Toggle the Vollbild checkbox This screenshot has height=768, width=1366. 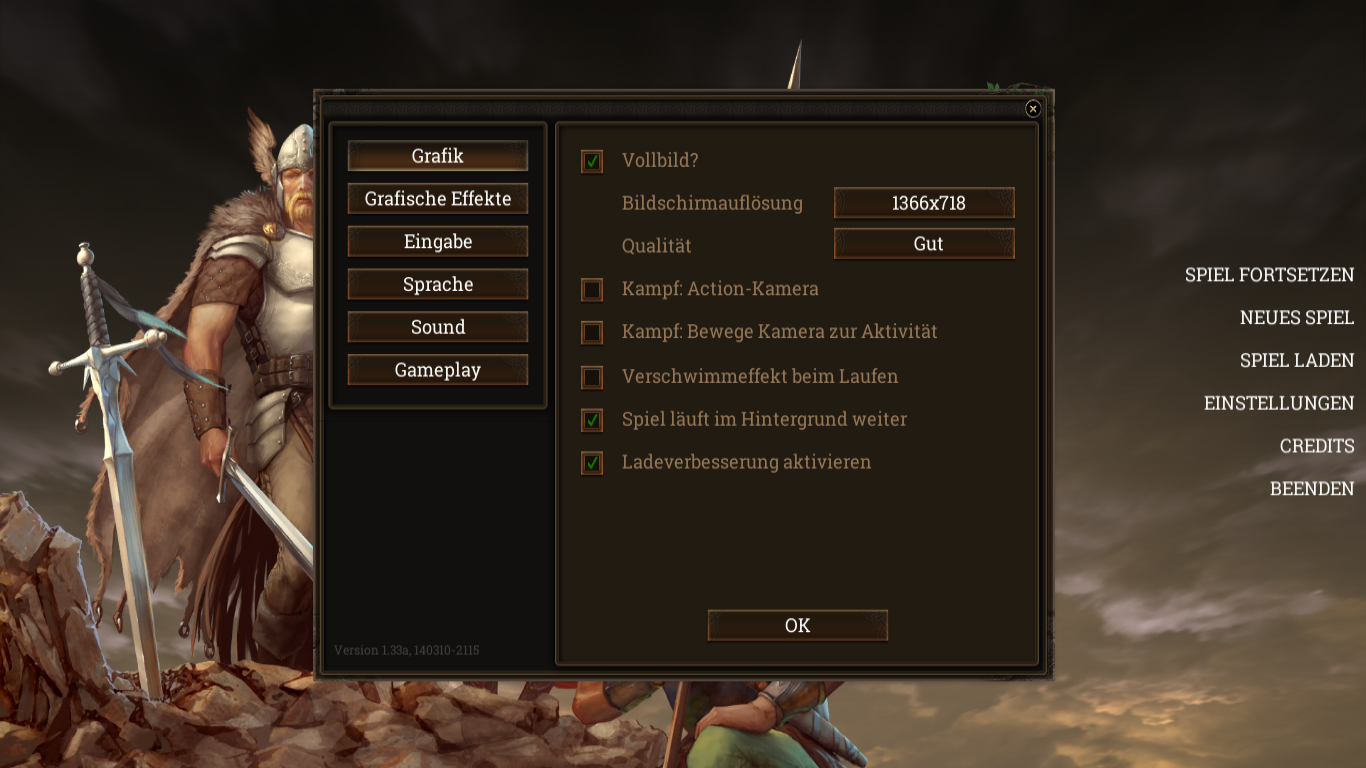[x=592, y=161]
